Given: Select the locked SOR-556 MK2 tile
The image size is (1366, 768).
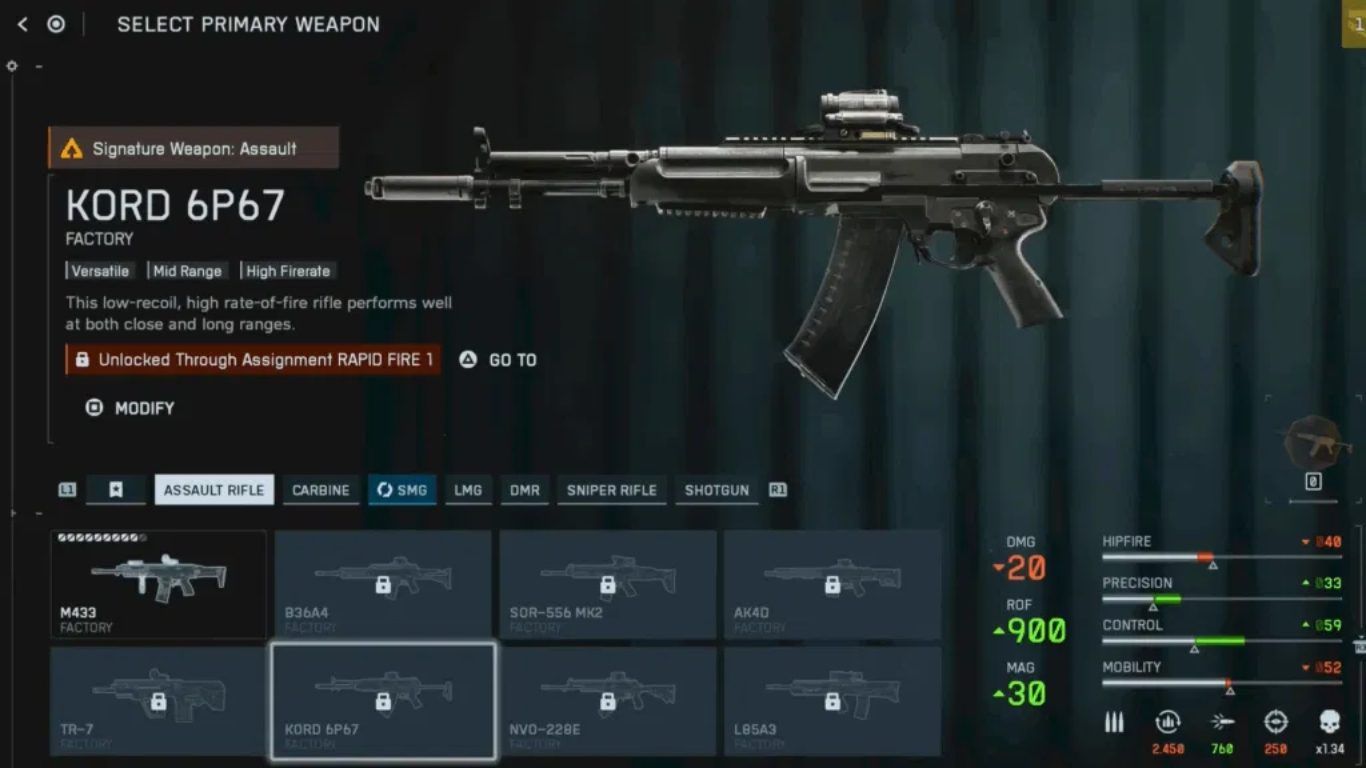Looking at the screenshot, I should [x=607, y=585].
